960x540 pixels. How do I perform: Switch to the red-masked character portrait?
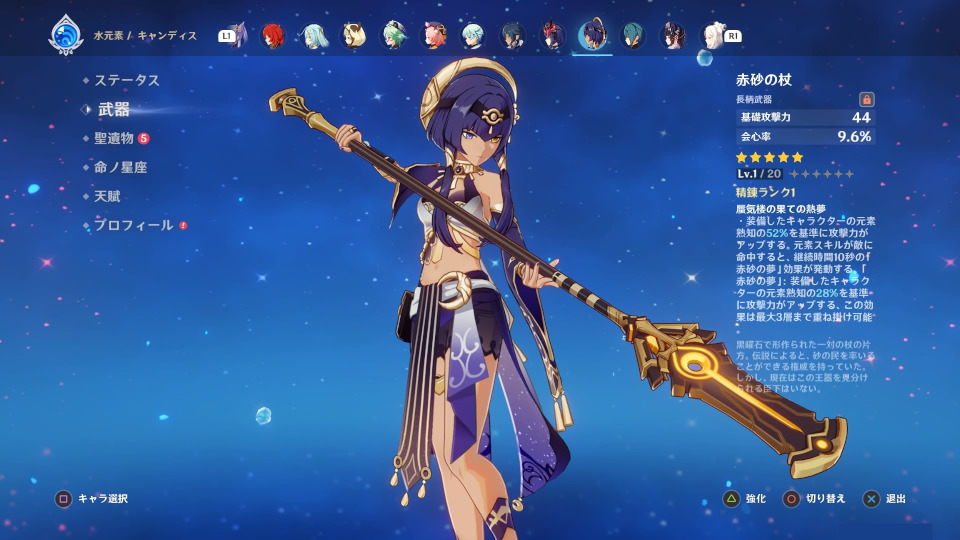(553, 36)
